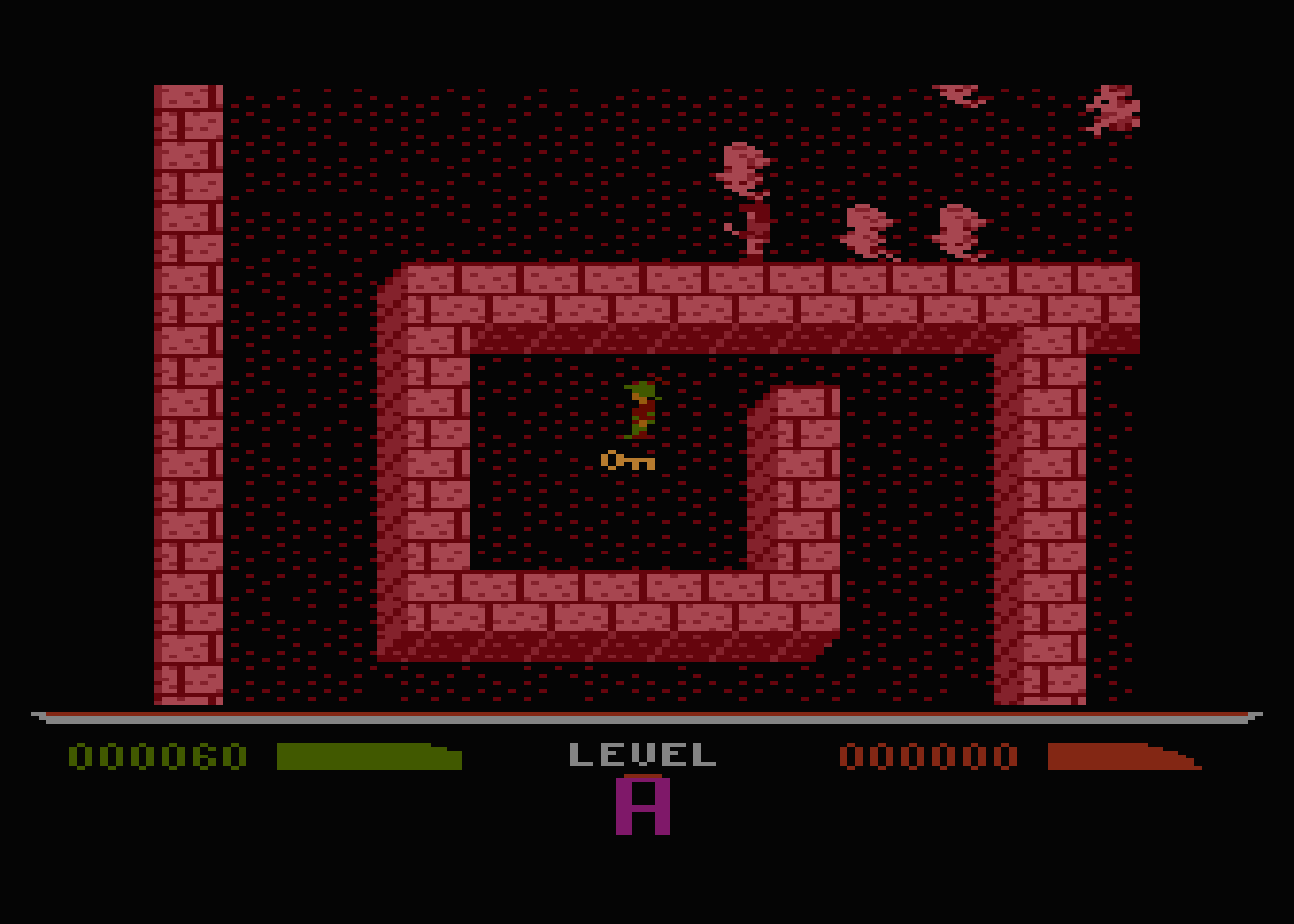Screen dimensions: 1294x924
Task: Click the crawling ghoul left of center atop the wall
Action: (867, 231)
